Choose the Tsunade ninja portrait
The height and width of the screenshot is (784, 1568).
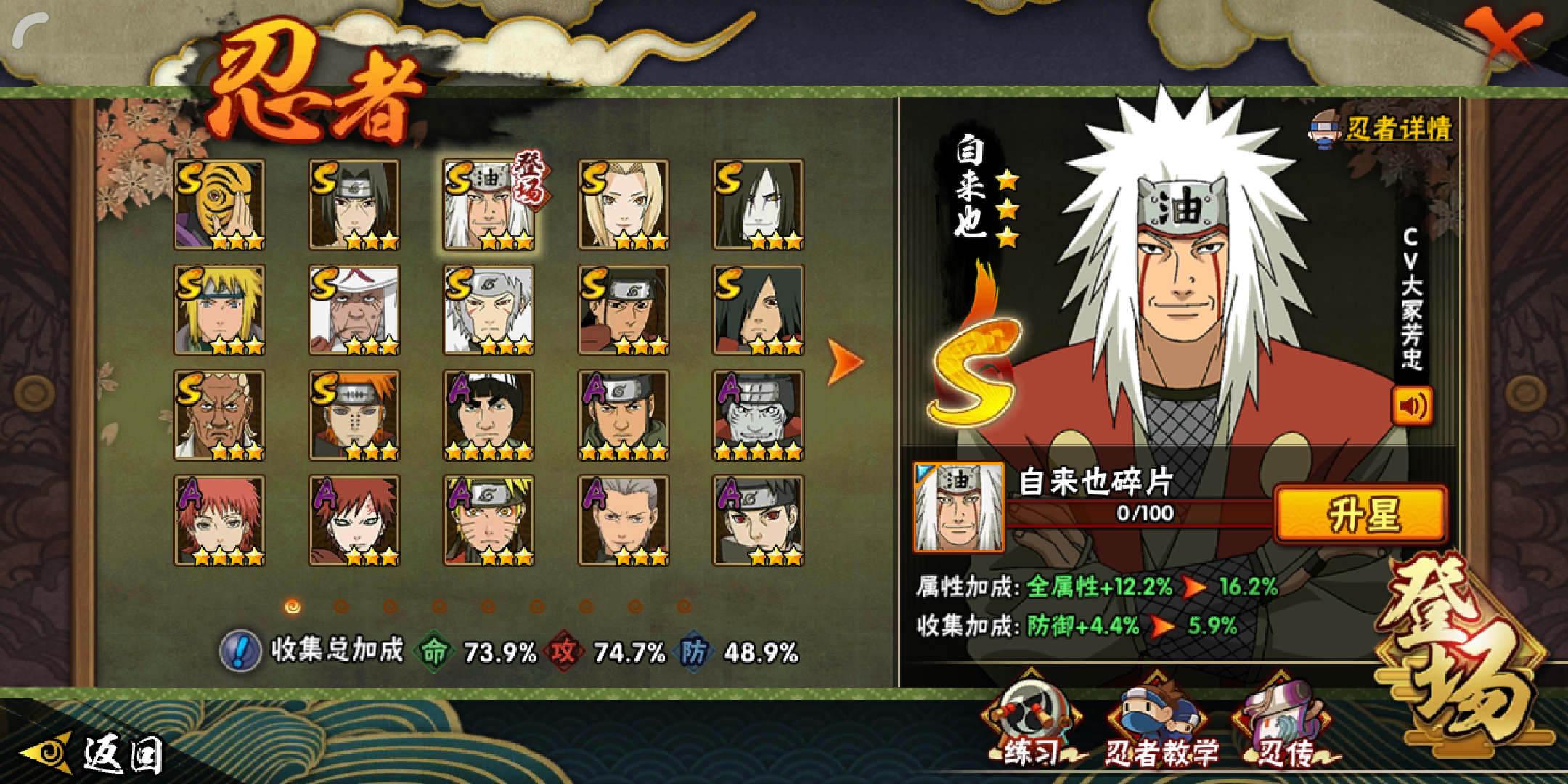pyautogui.click(x=624, y=205)
